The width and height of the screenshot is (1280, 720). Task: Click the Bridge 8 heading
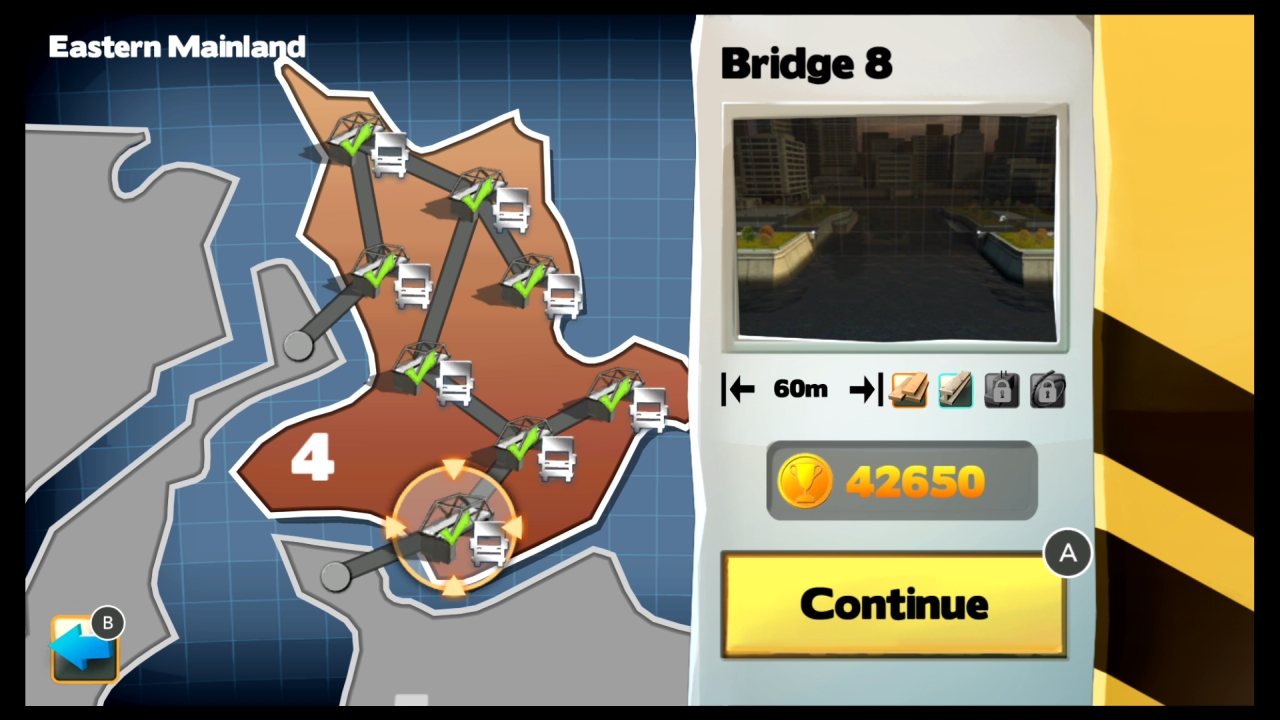pyautogui.click(x=806, y=63)
